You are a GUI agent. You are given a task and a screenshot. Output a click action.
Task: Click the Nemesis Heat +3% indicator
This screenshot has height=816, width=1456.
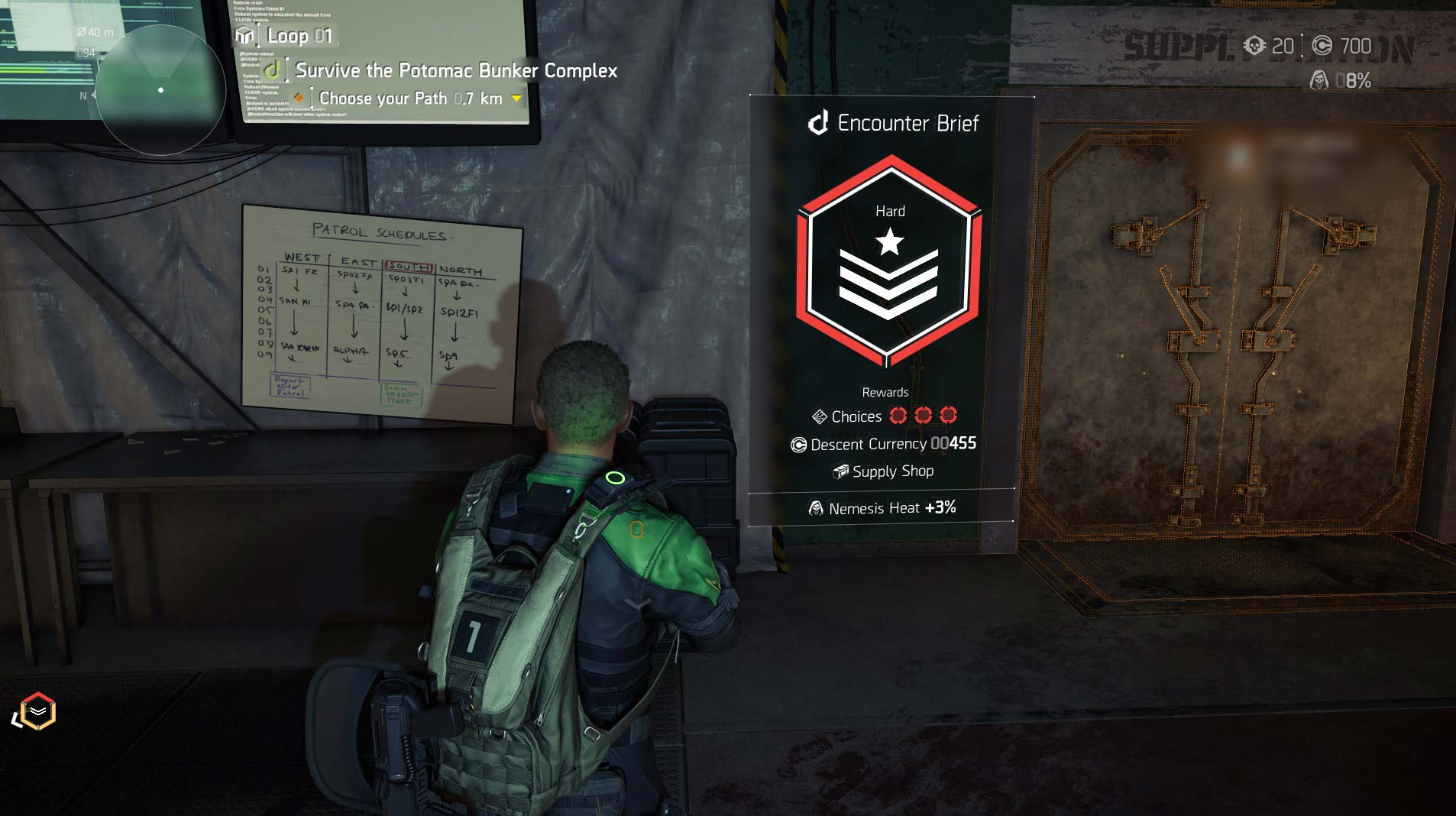(x=939, y=507)
